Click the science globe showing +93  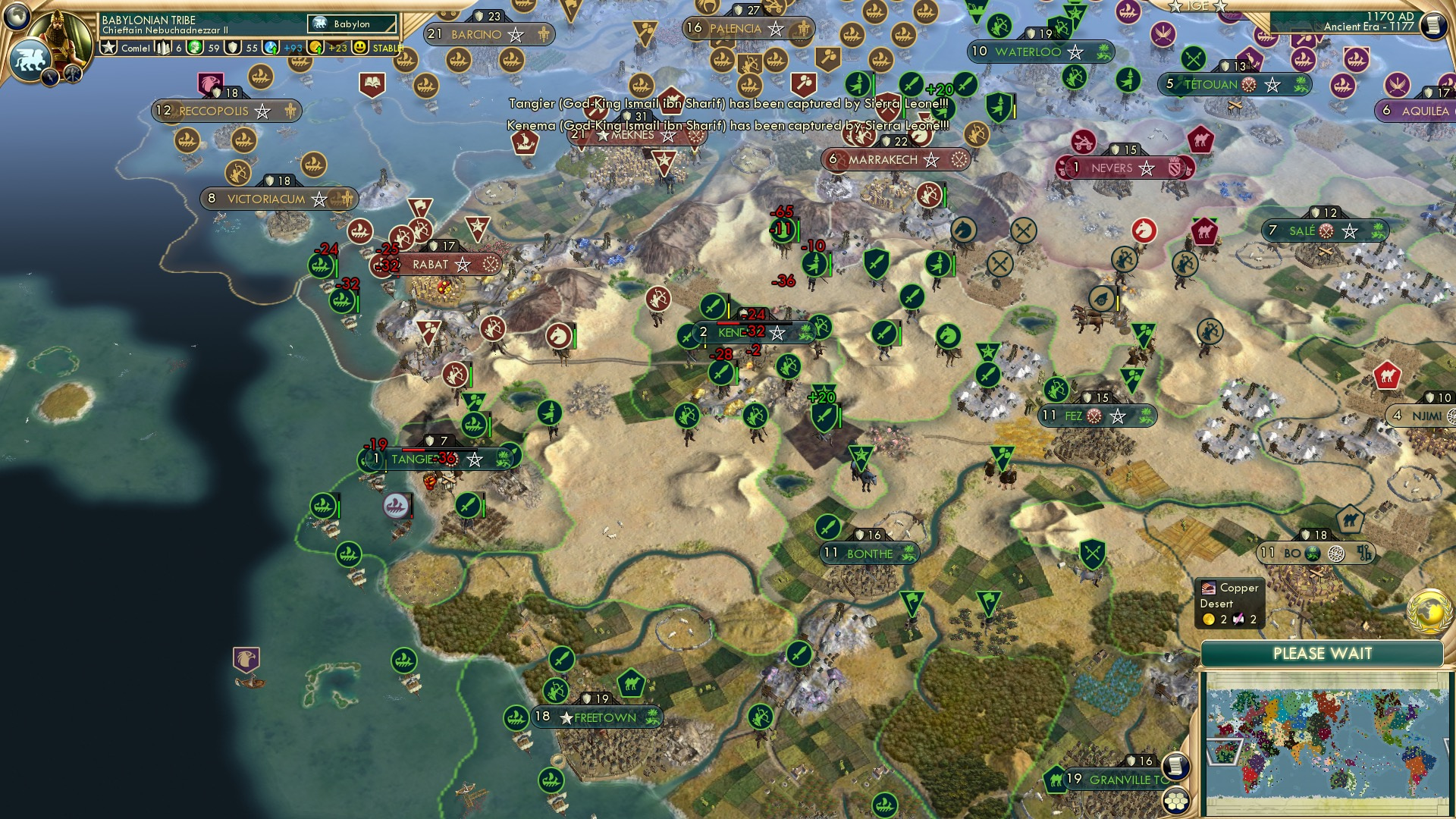(271, 49)
